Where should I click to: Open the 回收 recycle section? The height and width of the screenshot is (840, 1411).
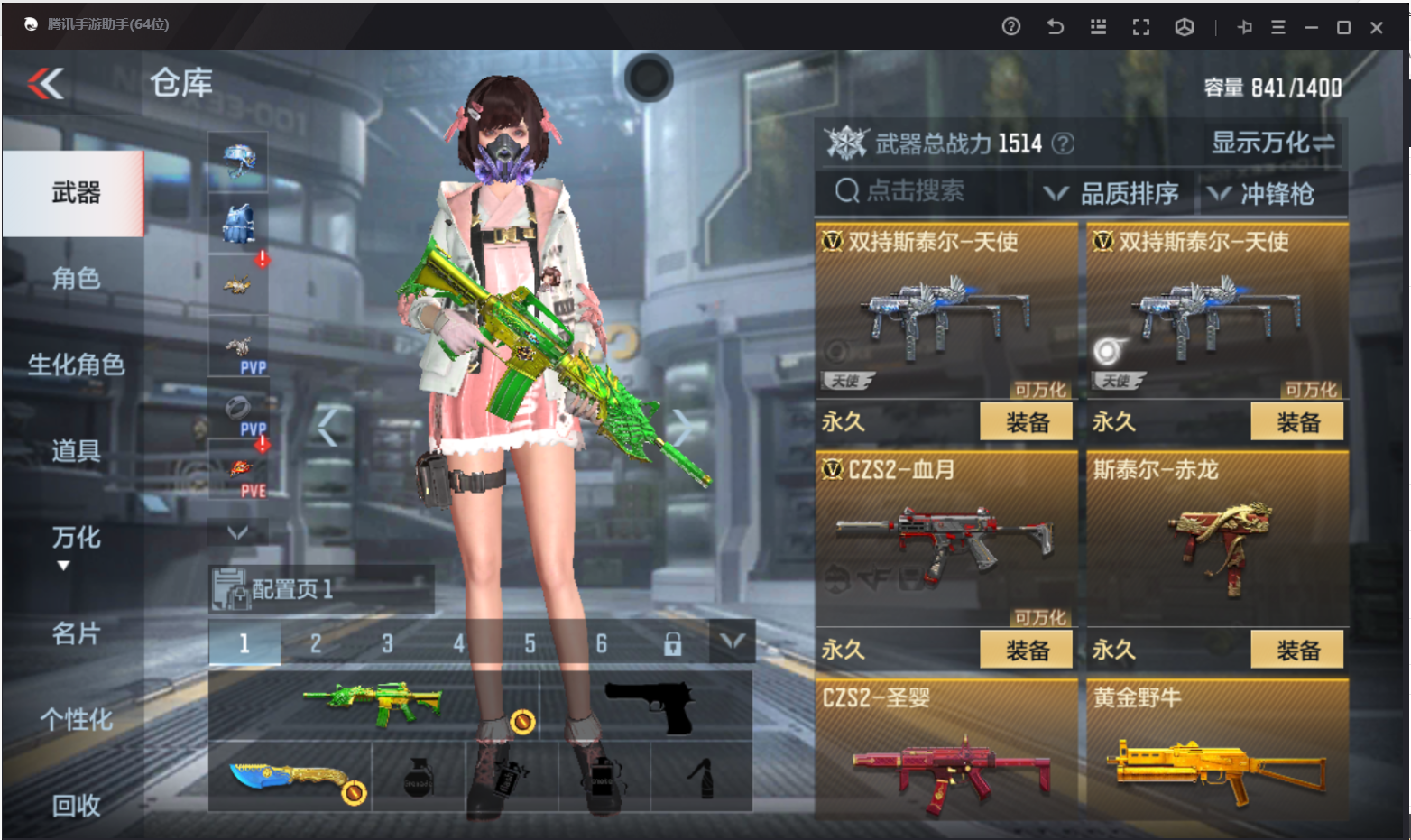pos(76,805)
